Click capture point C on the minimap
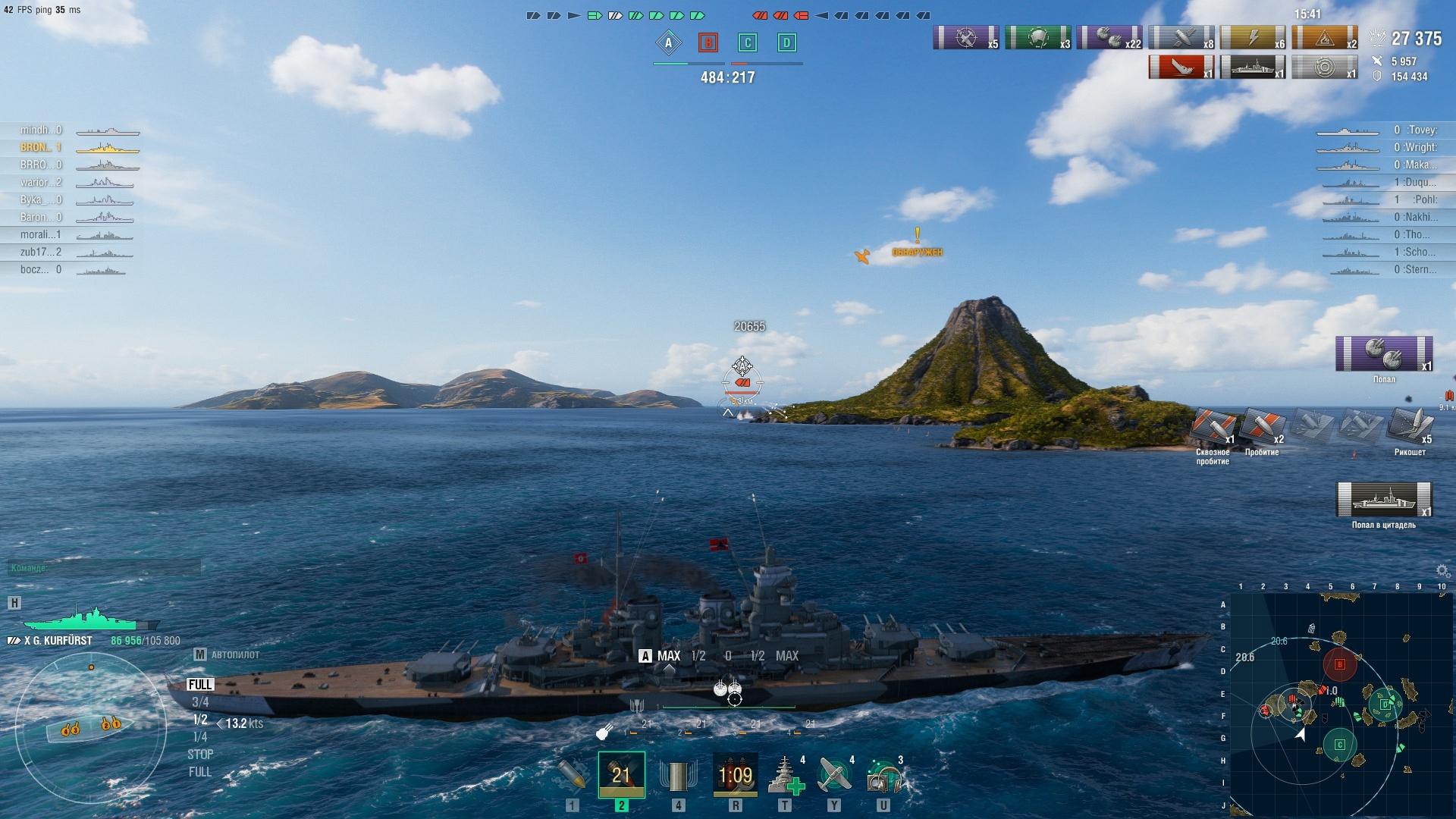This screenshot has width=1456, height=819. click(x=1340, y=745)
